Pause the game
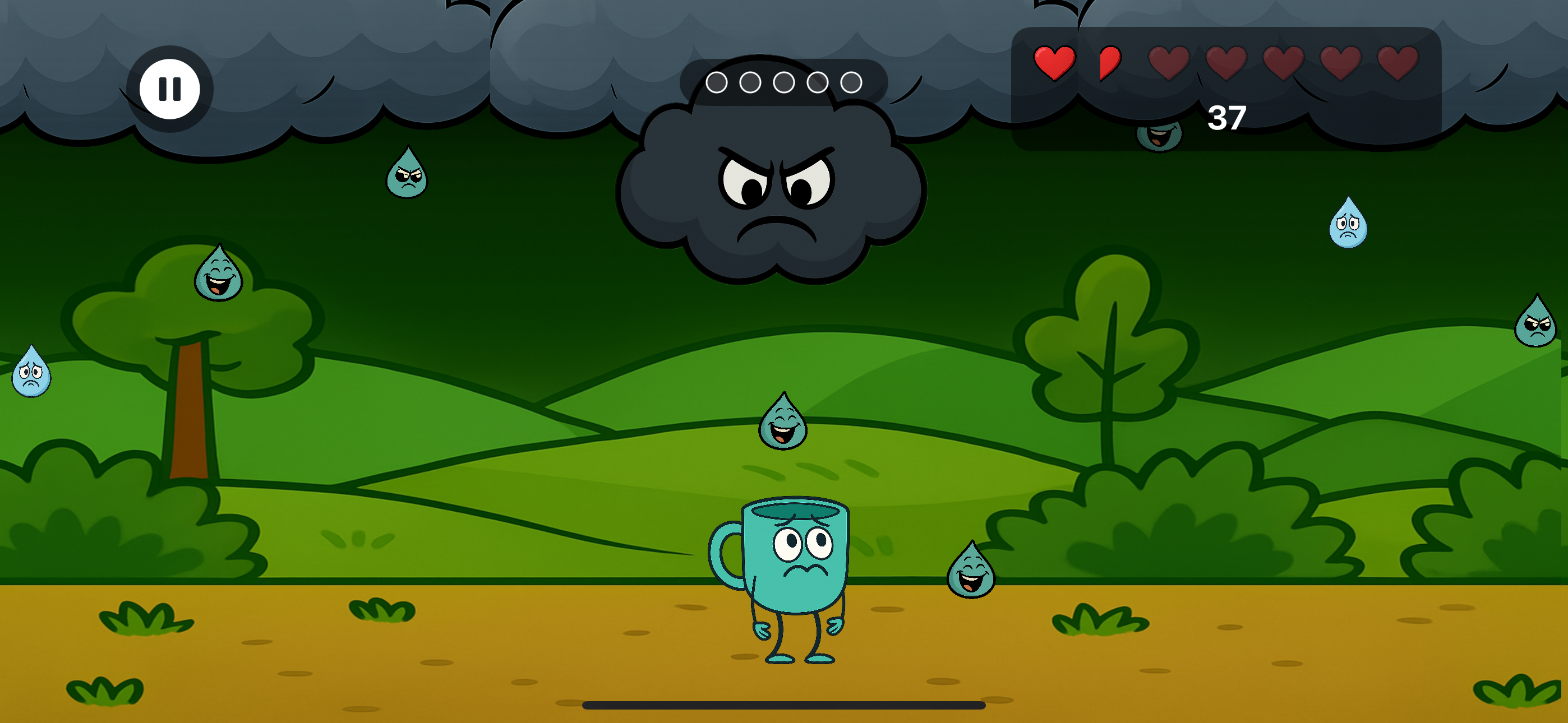 click(x=169, y=88)
